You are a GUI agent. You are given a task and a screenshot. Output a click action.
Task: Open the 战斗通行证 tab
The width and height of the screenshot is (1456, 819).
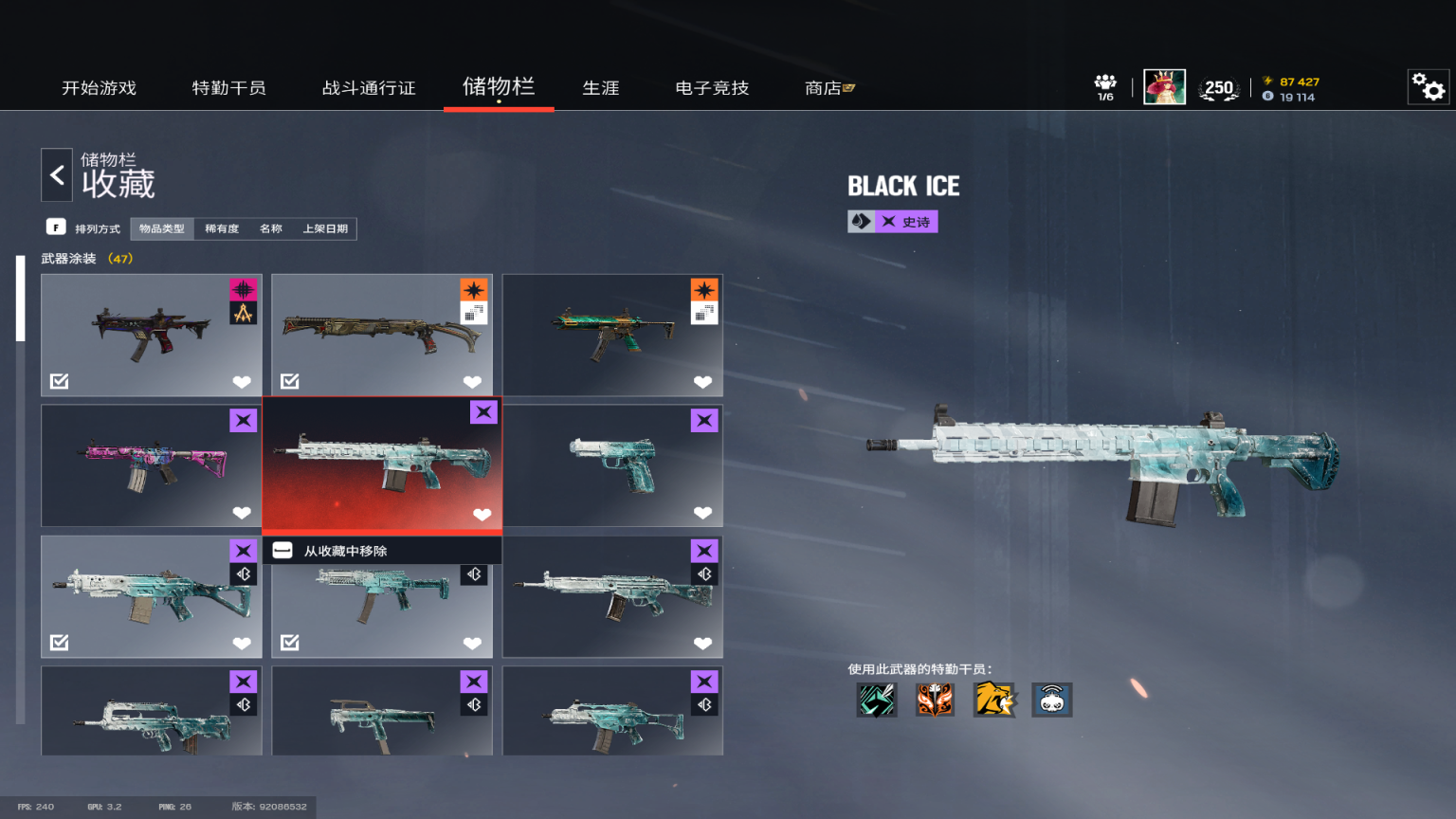[369, 88]
